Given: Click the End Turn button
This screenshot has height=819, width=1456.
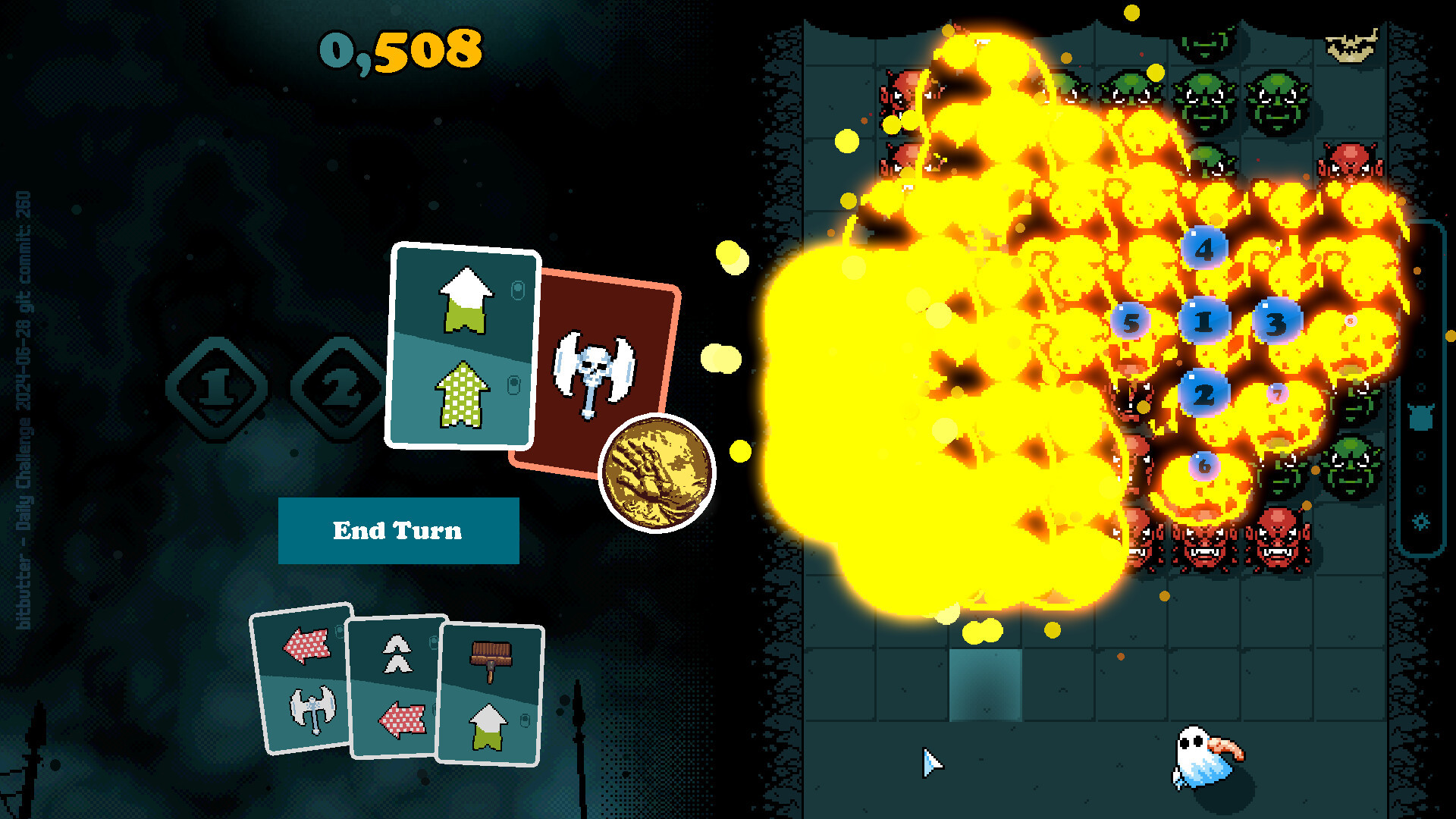Looking at the screenshot, I should (398, 530).
